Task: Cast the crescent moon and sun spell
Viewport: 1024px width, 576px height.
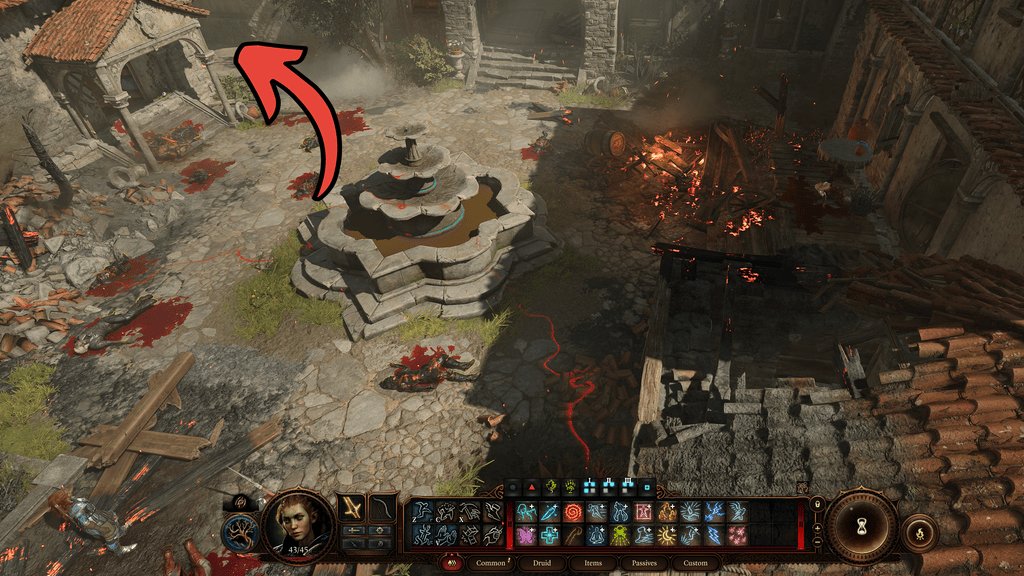Action: (x=667, y=535)
